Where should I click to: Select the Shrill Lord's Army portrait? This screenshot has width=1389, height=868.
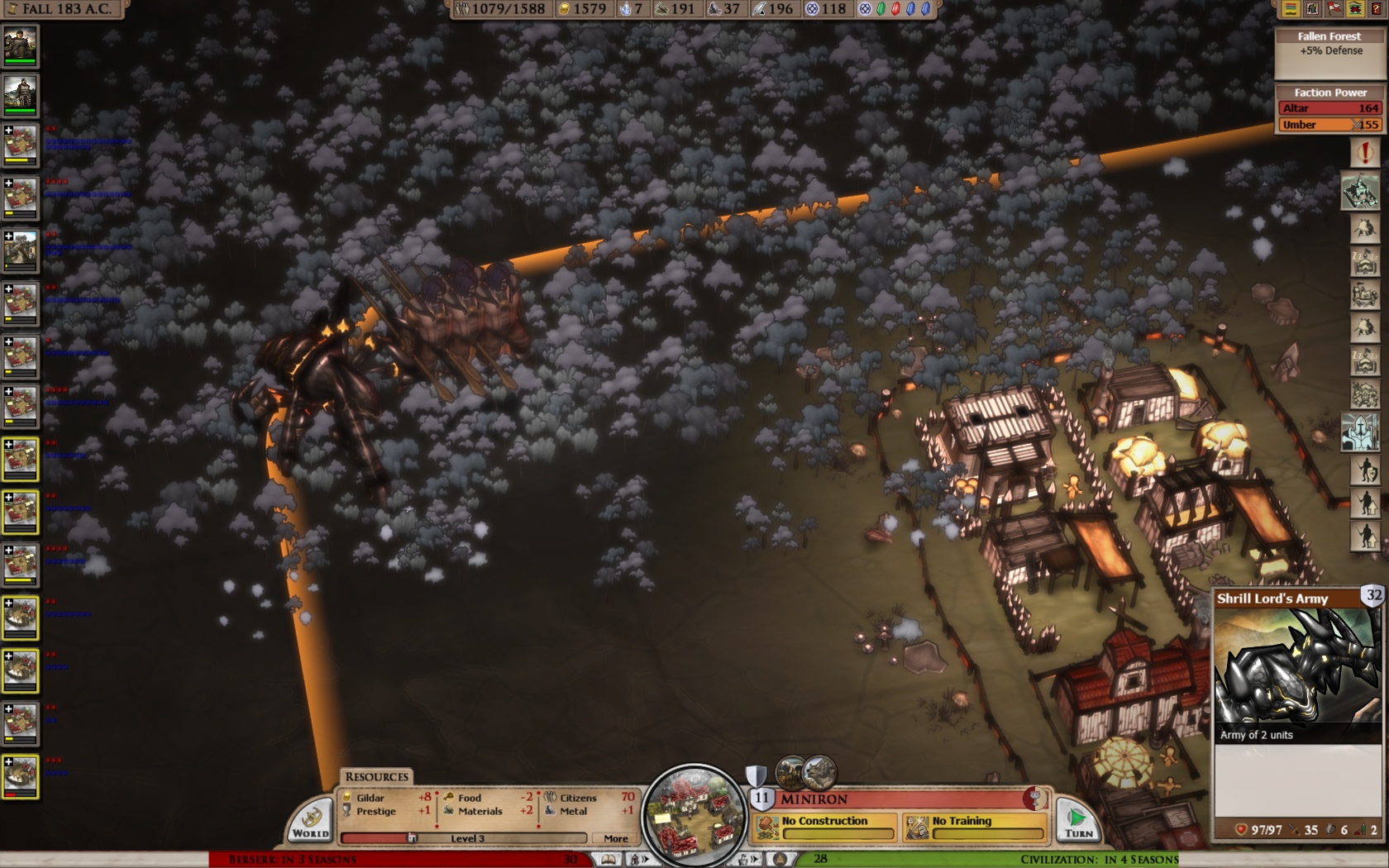[x=1296, y=675]
